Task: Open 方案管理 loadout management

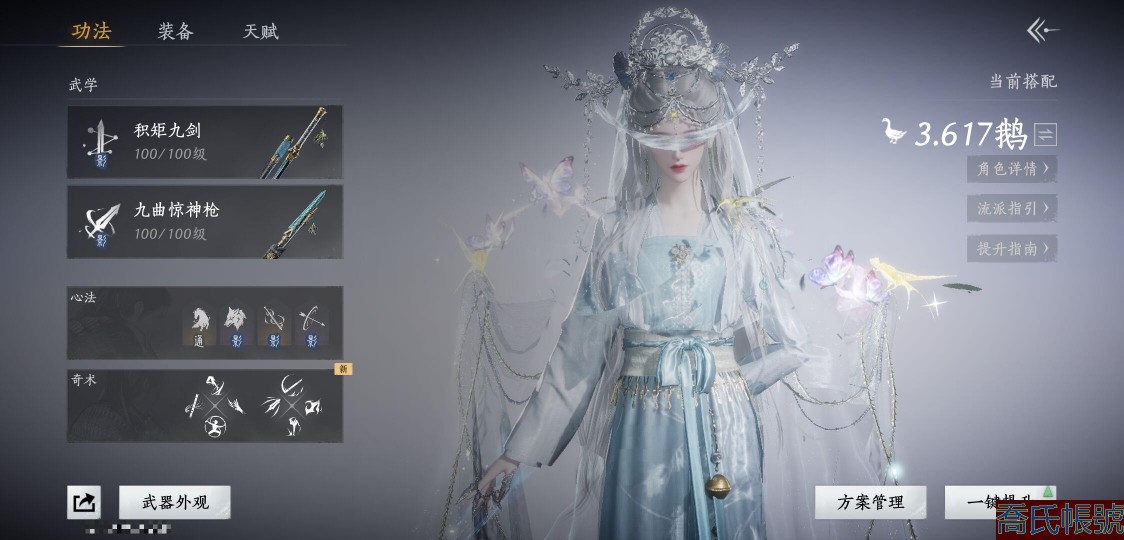Action: point(870,502)
